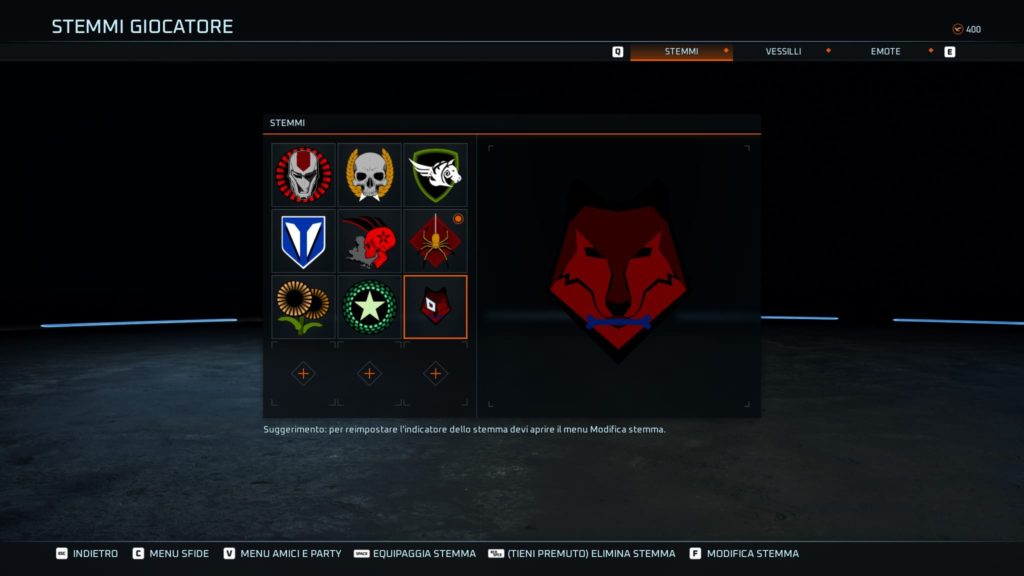Viewport: 1024px width, 576px height.
Task: Choose the green circle star emblem
Action: click(369, 307)
